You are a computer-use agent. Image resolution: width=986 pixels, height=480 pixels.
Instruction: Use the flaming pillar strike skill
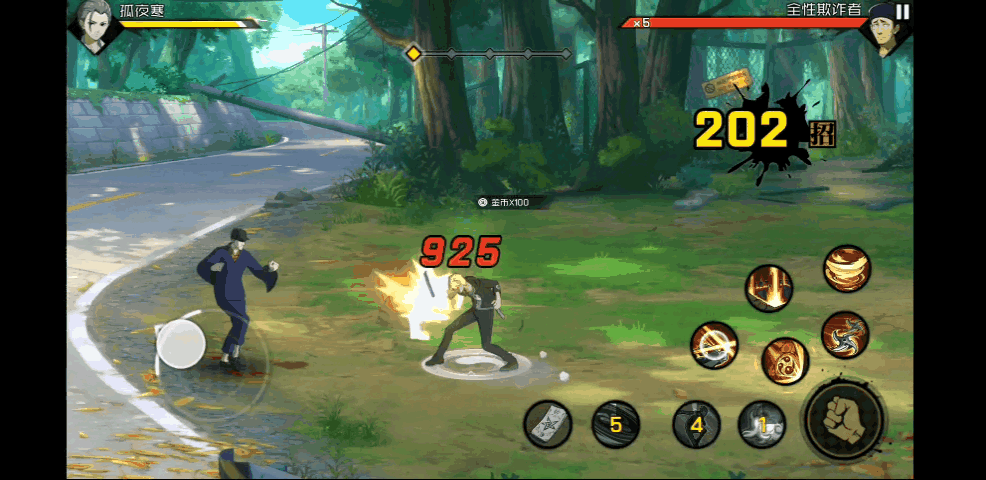[x=769, y=289]
